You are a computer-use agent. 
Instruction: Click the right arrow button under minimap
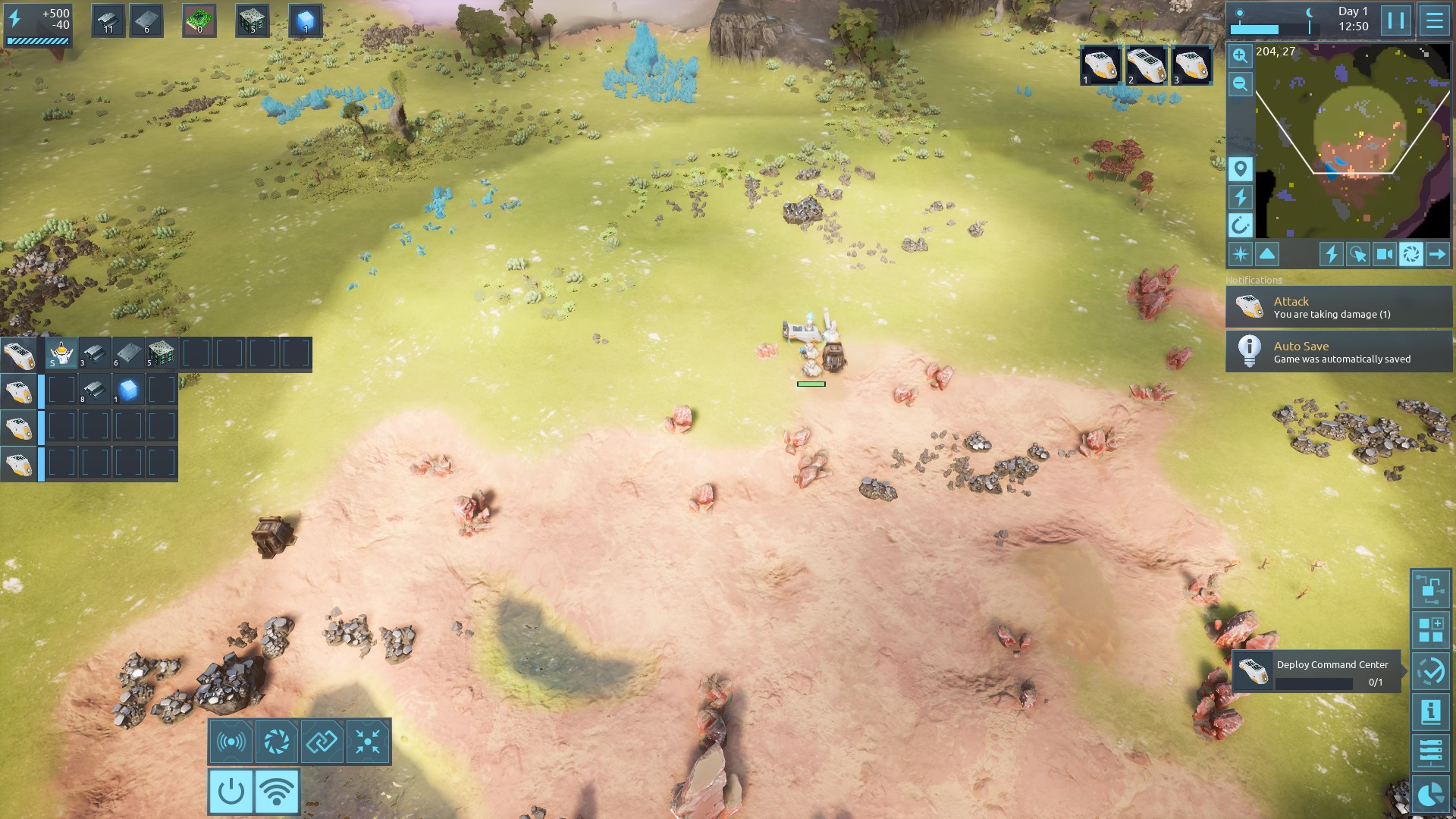1437,254
